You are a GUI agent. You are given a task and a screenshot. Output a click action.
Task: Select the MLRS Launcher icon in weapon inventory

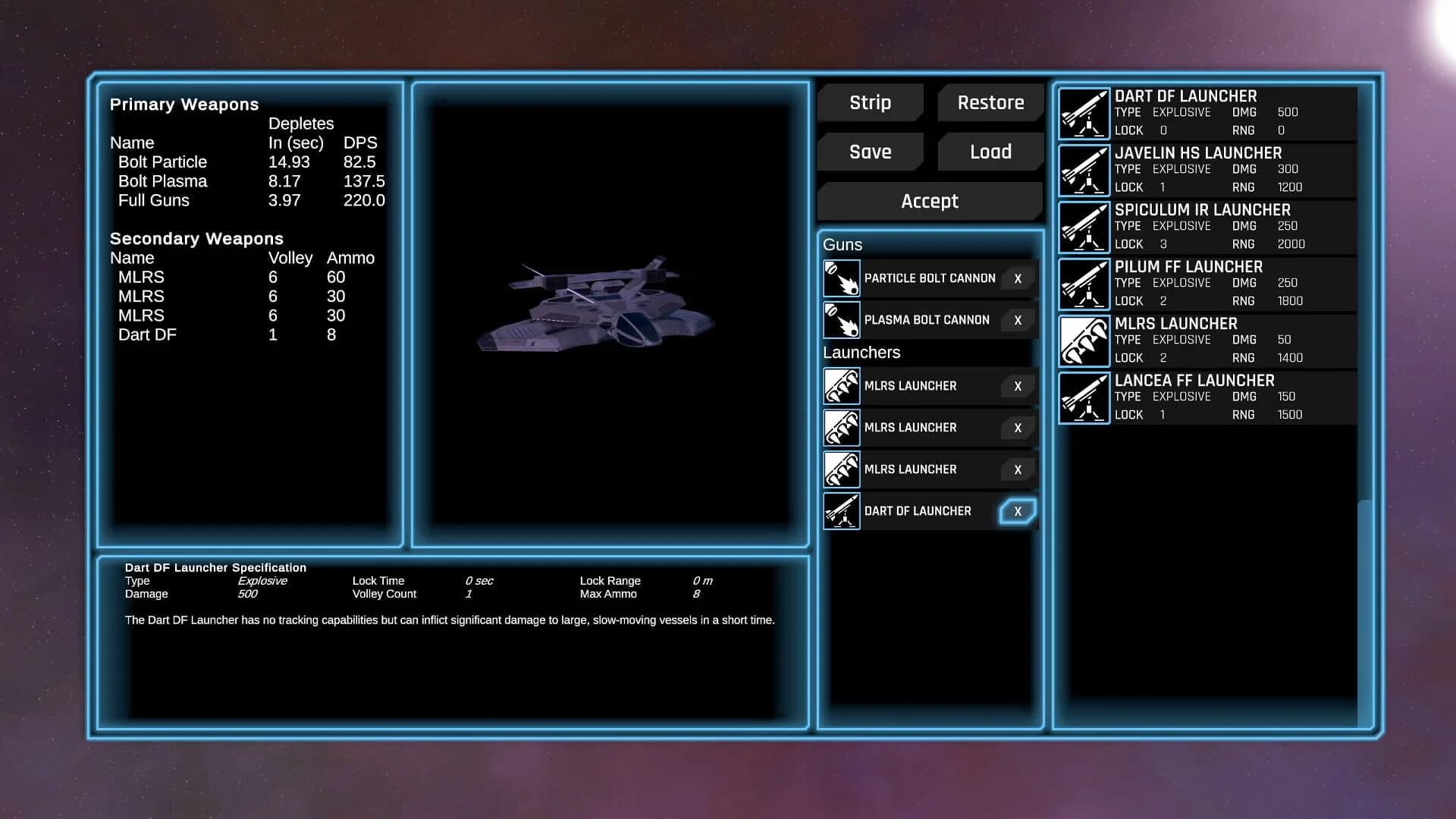[x=1083, y=340]
